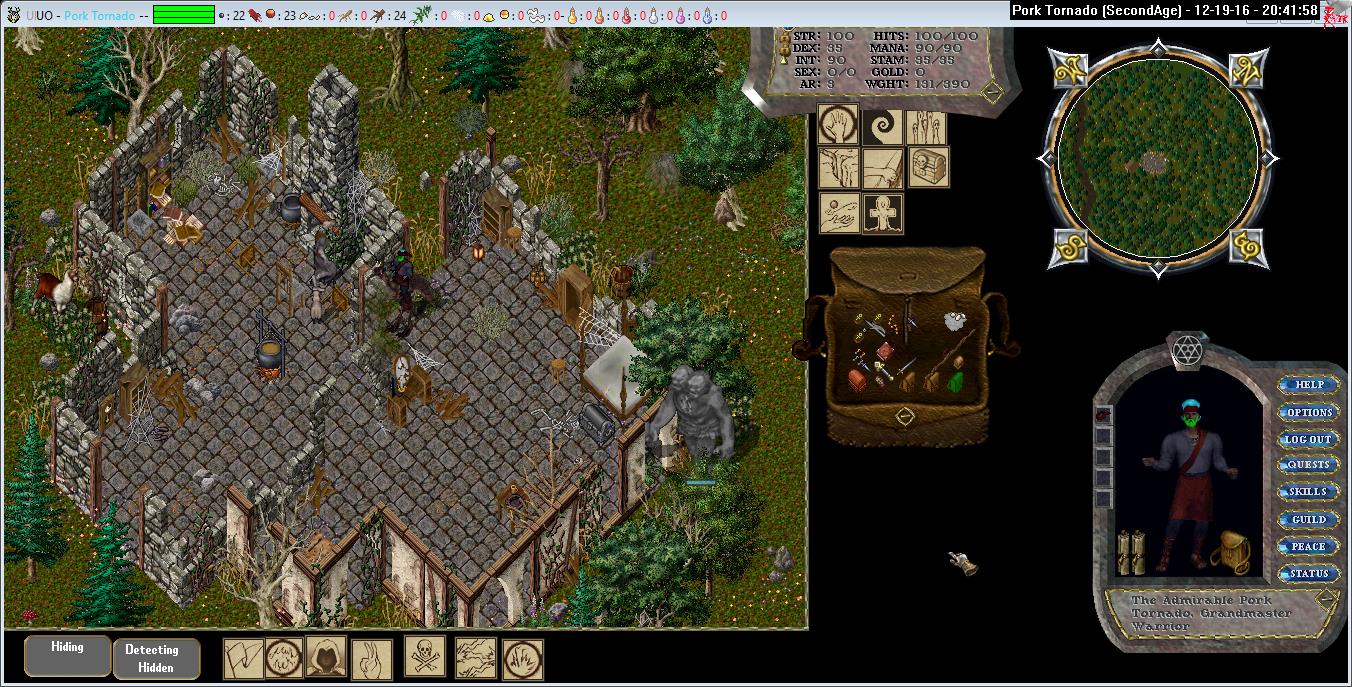Use the Hiding skill button

pyautogui.click(x=68, y=653)
